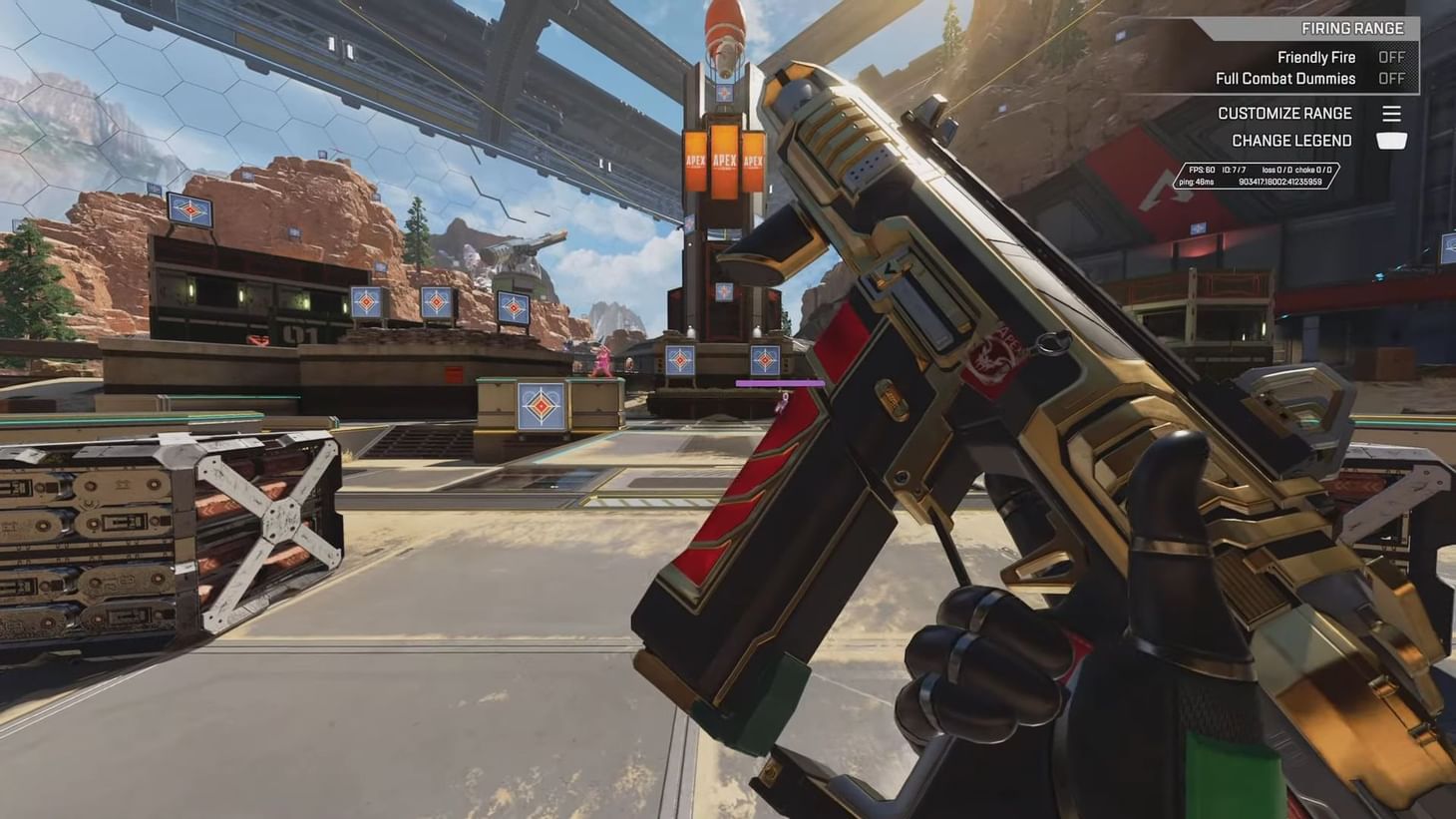Image resolution: width=1456 pixels, height=819 pixels.
Task: Open the CUSTOMIZE RANGE menu
Action: tap(1284, 113)
